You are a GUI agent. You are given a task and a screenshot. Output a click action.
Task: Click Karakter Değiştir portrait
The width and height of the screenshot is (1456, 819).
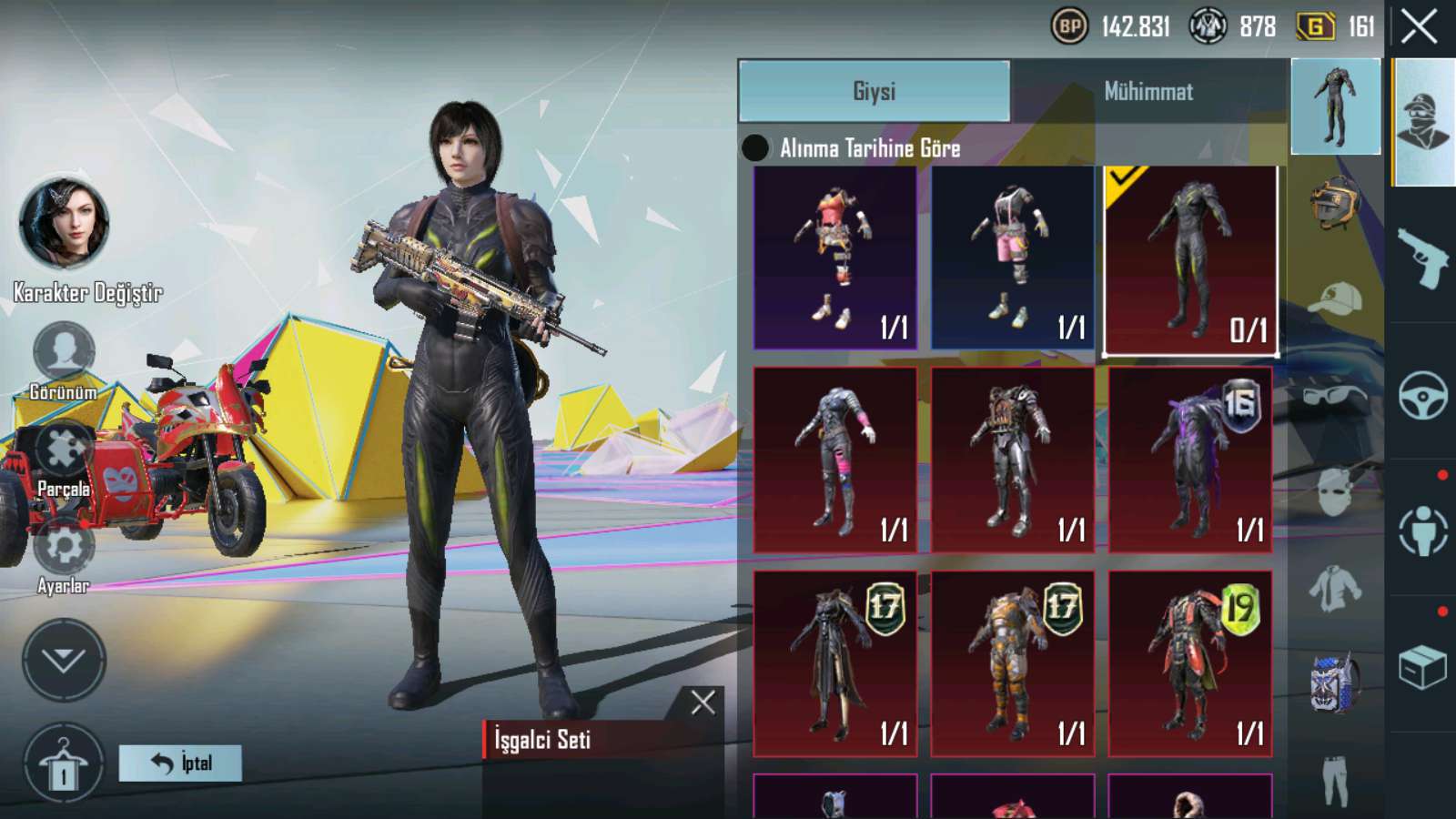[x=64, y=223]
